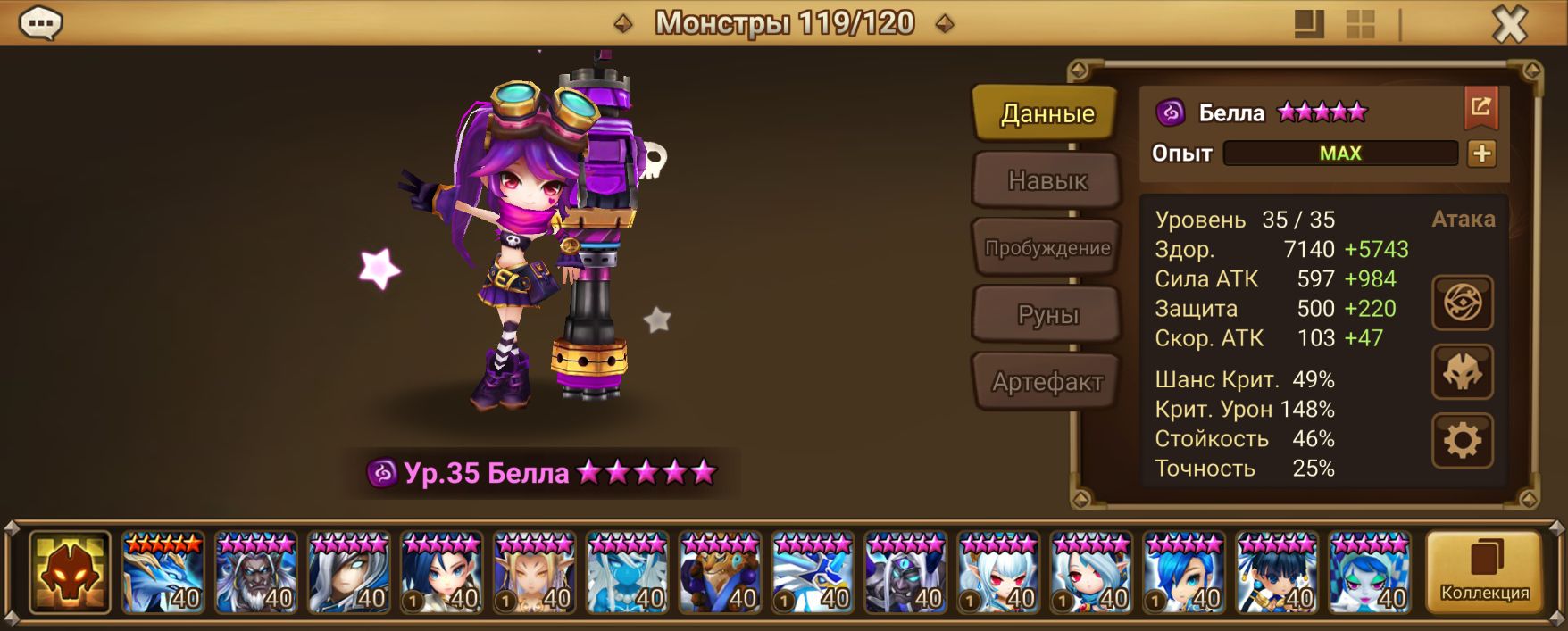The width and height of the screenshot is (1568, 631).
Task: Select the blue dragon monster thumbnail
Action: [163, 573]
